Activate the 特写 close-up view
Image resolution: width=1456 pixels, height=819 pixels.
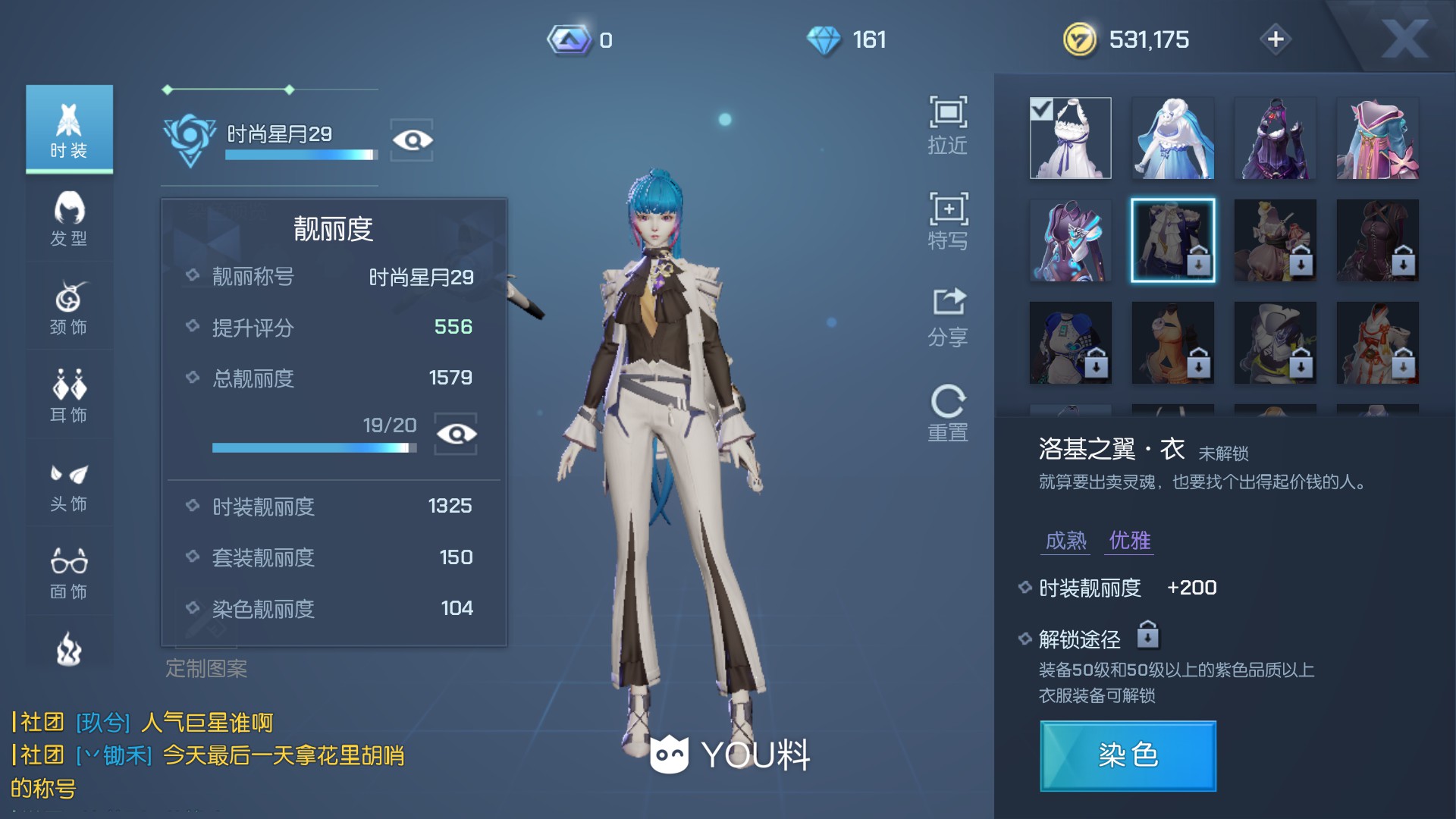948,221
